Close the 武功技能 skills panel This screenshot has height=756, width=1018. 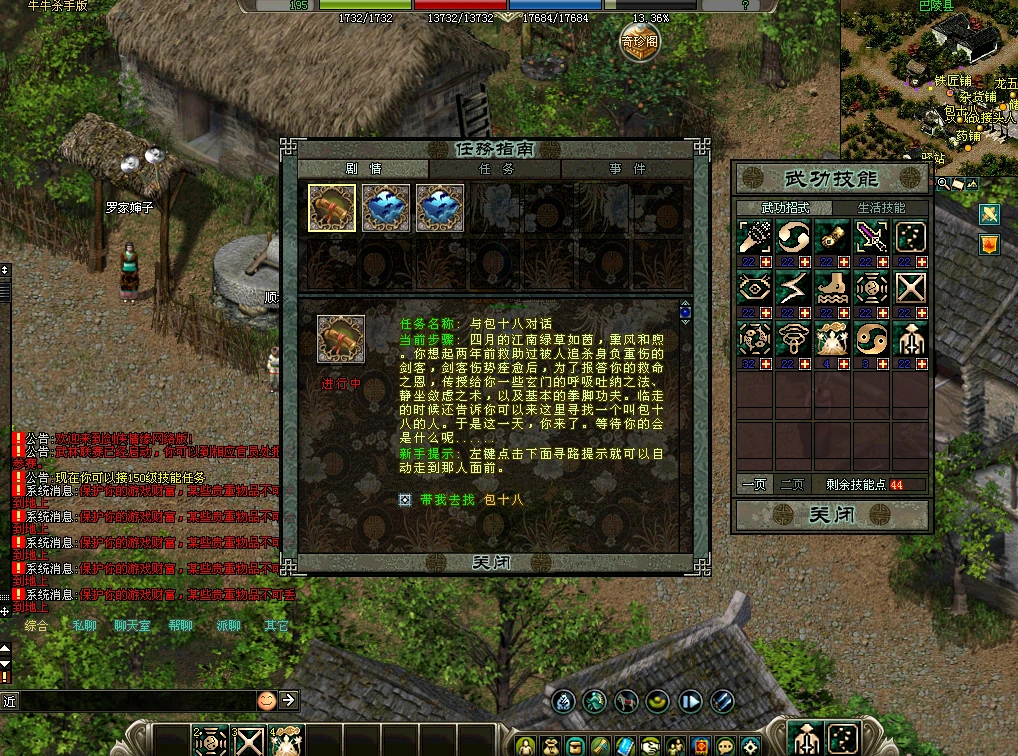(830, 516)
